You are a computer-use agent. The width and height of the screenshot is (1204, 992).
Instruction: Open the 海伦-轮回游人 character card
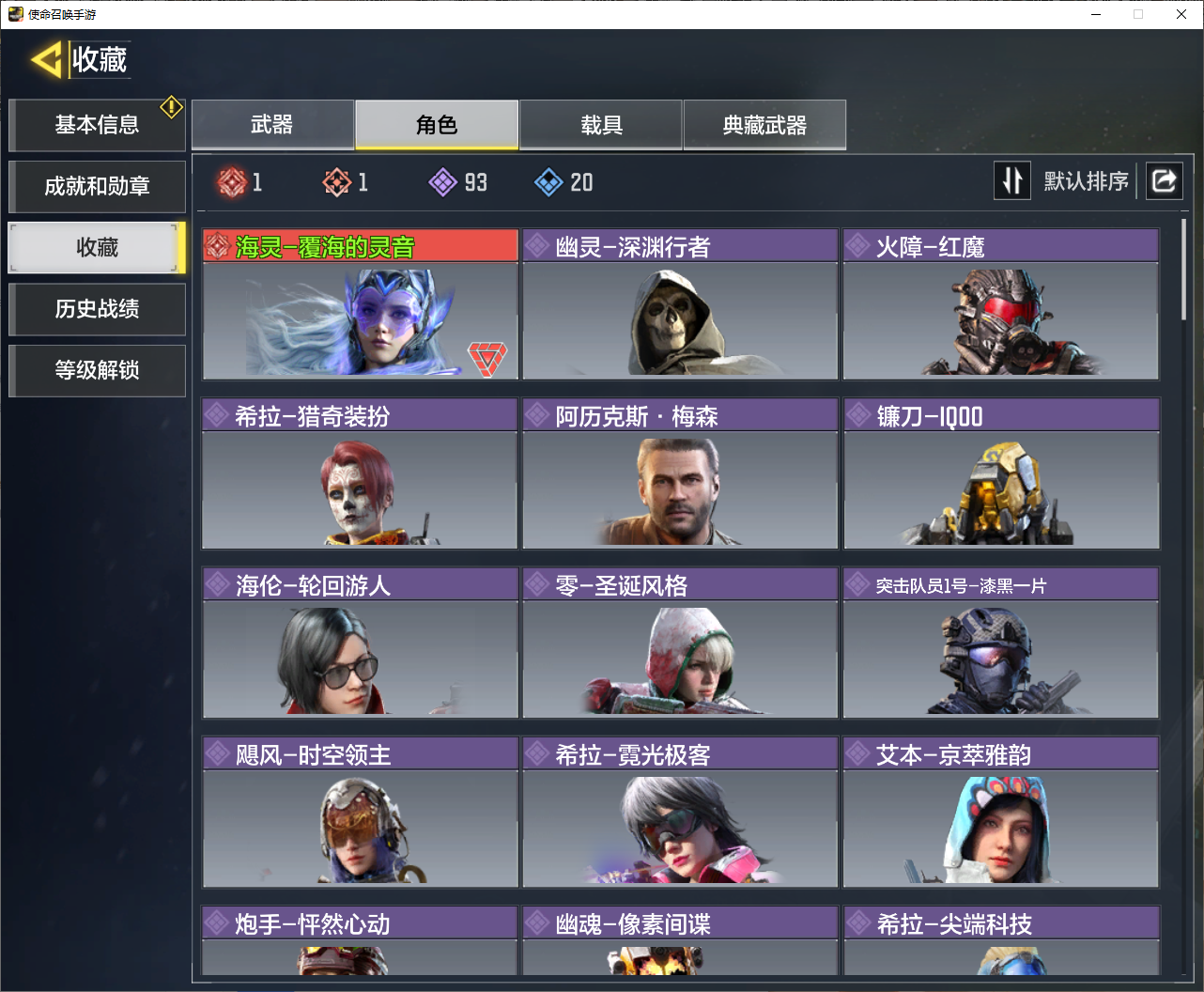(360, 643)
